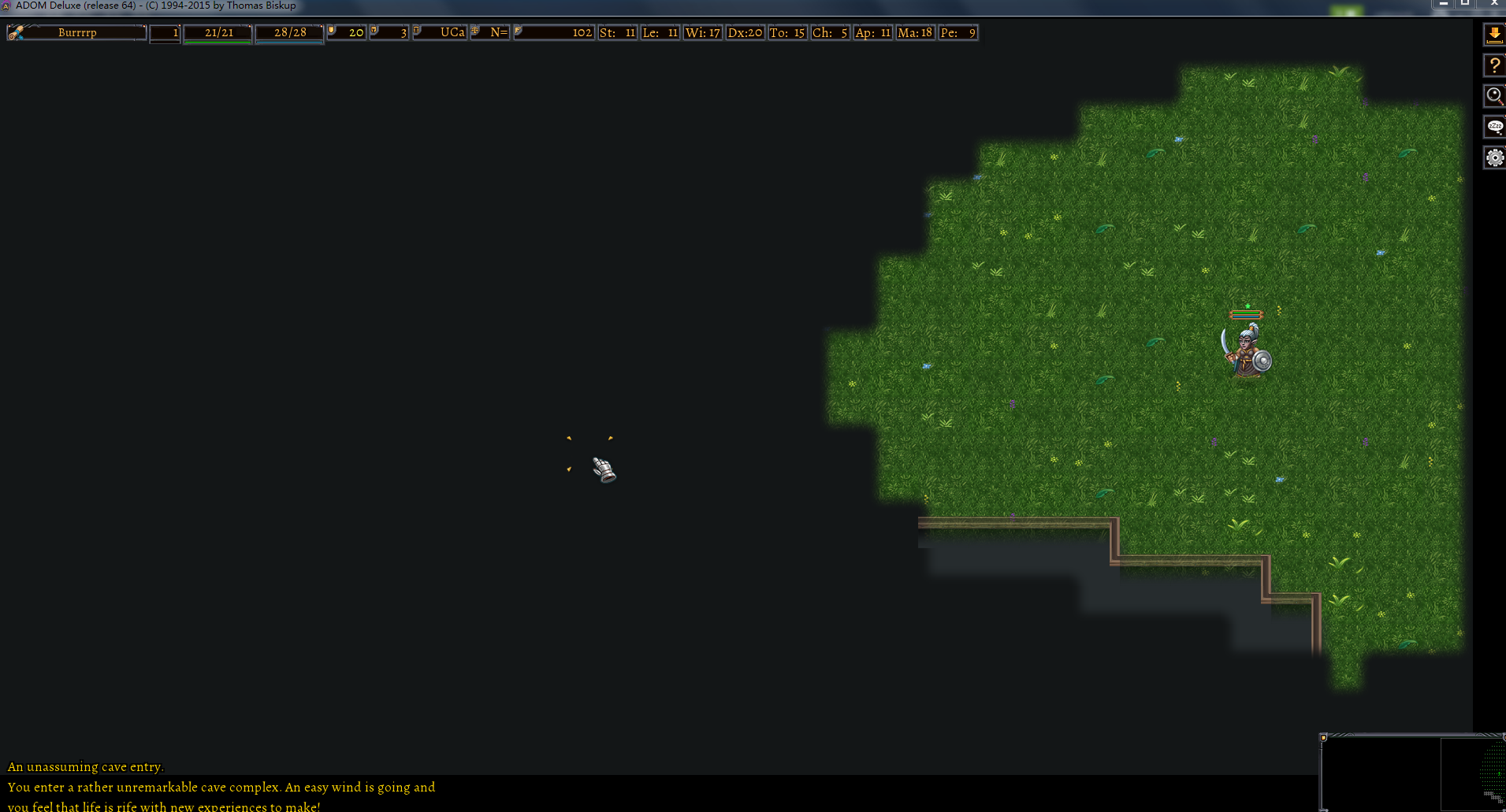Open help with the question mark button

pos(1494,65)
